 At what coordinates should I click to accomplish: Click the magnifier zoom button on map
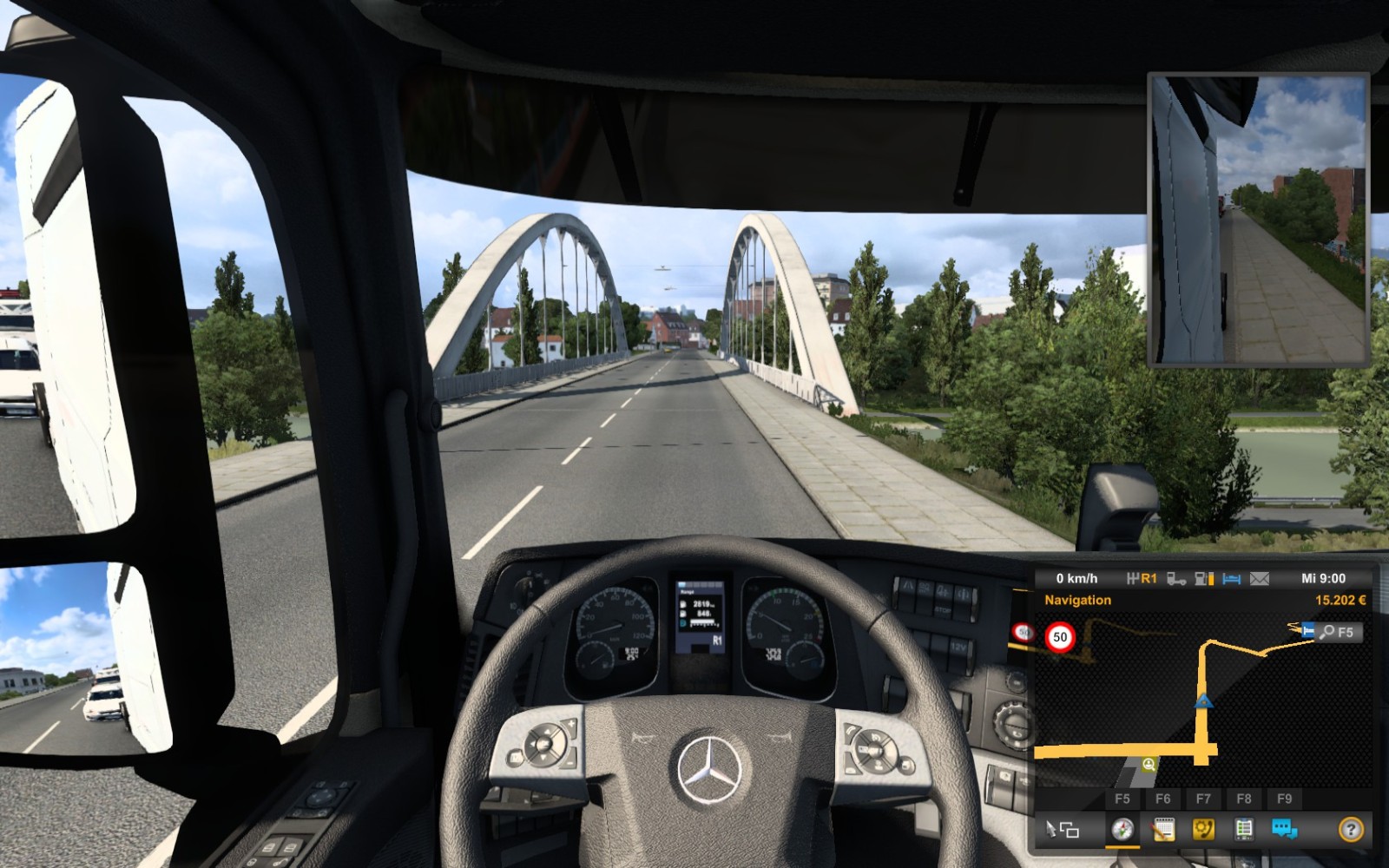click(1327, 633)
